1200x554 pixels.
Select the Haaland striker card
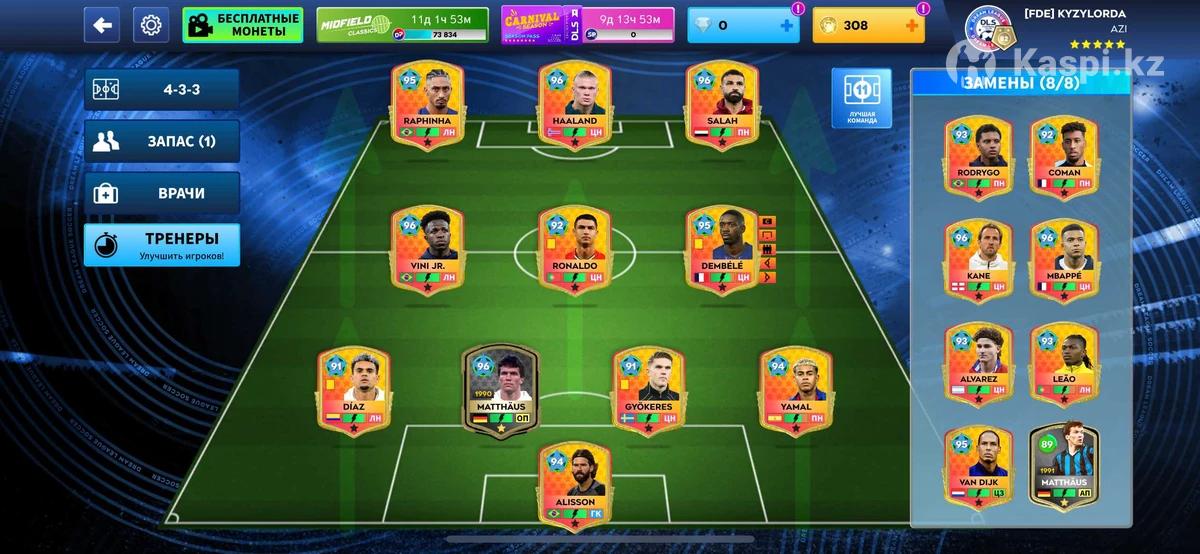(575, 107)
